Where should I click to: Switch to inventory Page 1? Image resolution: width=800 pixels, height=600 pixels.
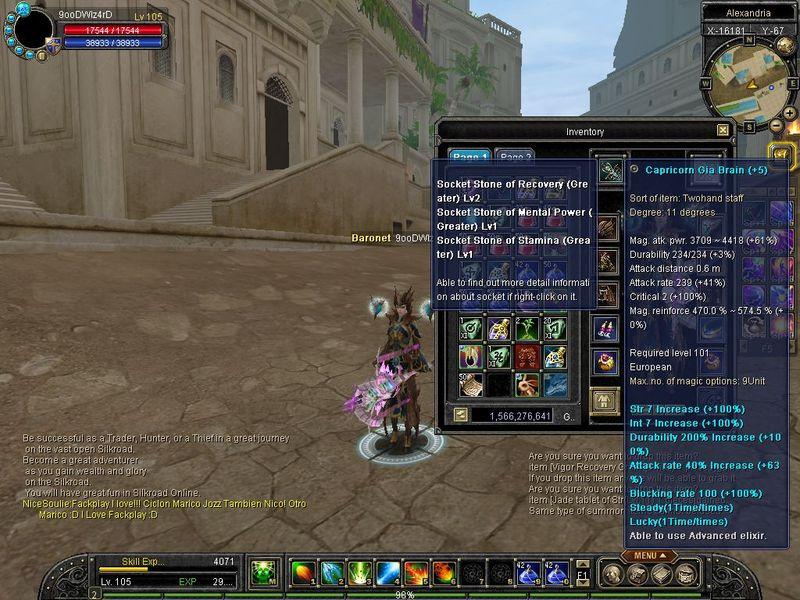click(469, 157)
